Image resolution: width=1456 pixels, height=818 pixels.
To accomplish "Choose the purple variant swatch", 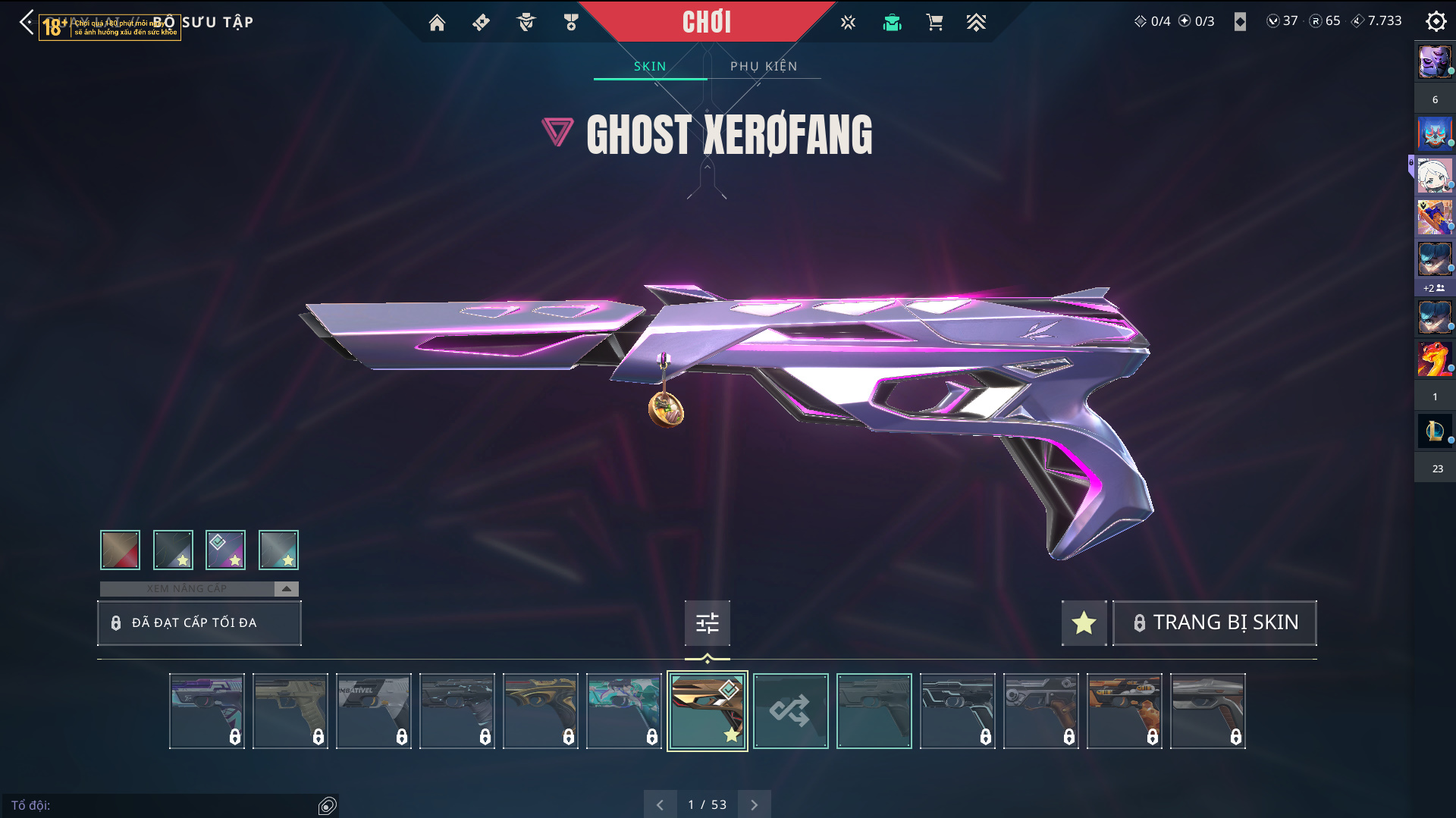I will [x=225, y=550].
